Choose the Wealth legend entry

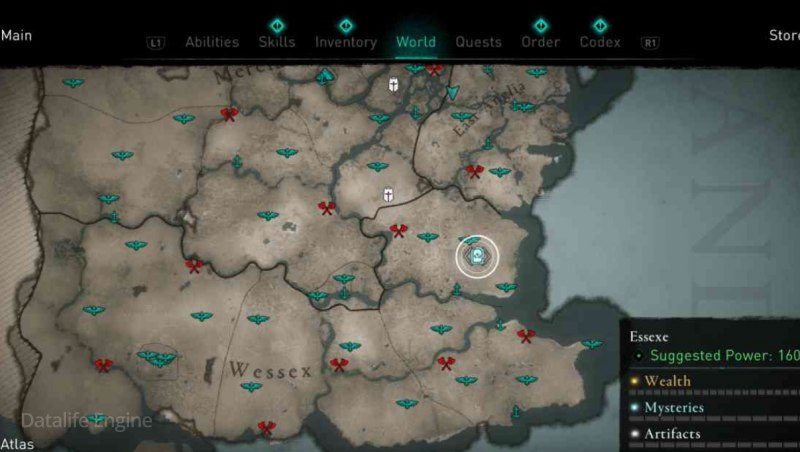click(667, 381)
